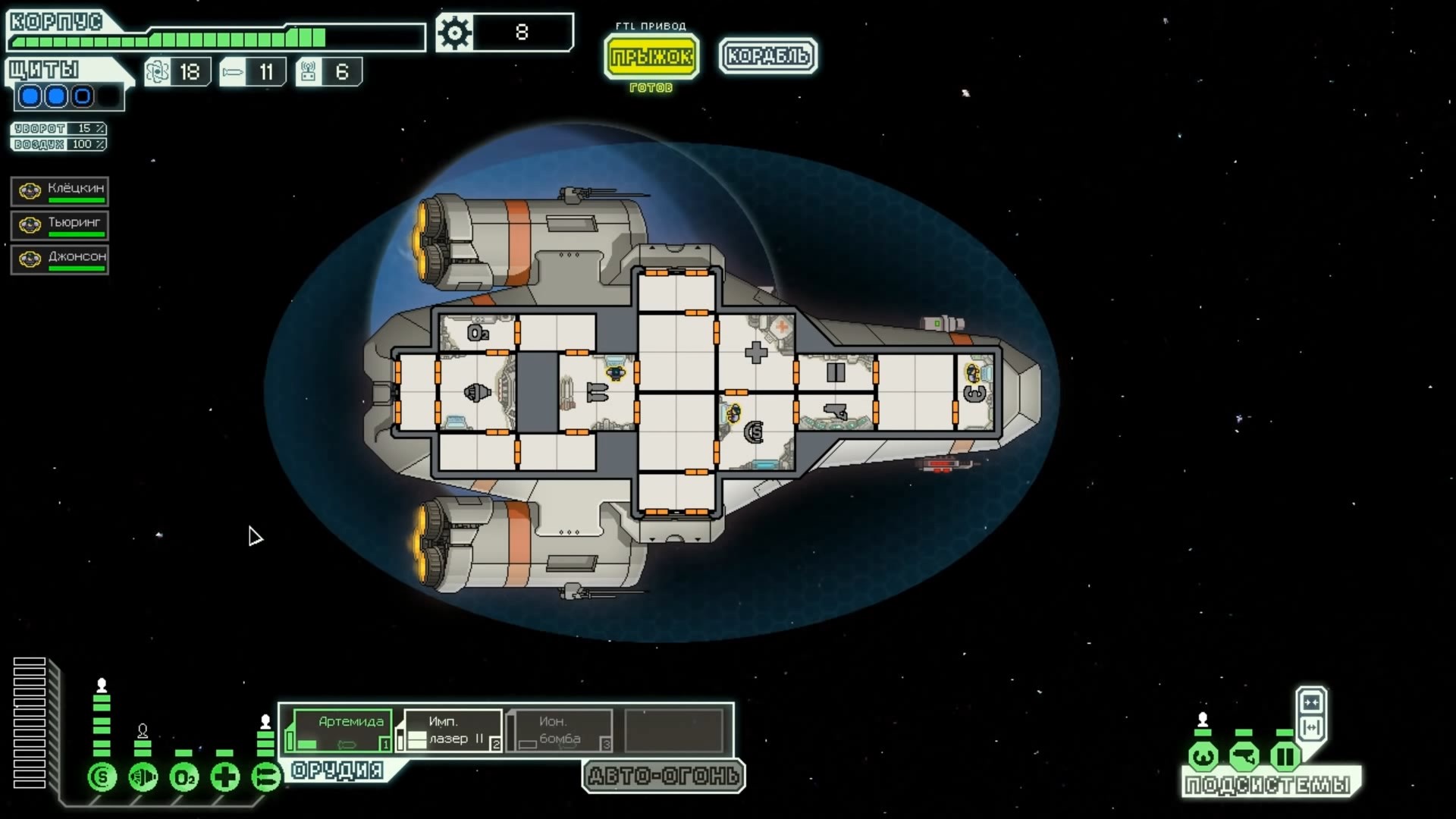Open the КОРАБЛЬ ship menu

(767, 56)
